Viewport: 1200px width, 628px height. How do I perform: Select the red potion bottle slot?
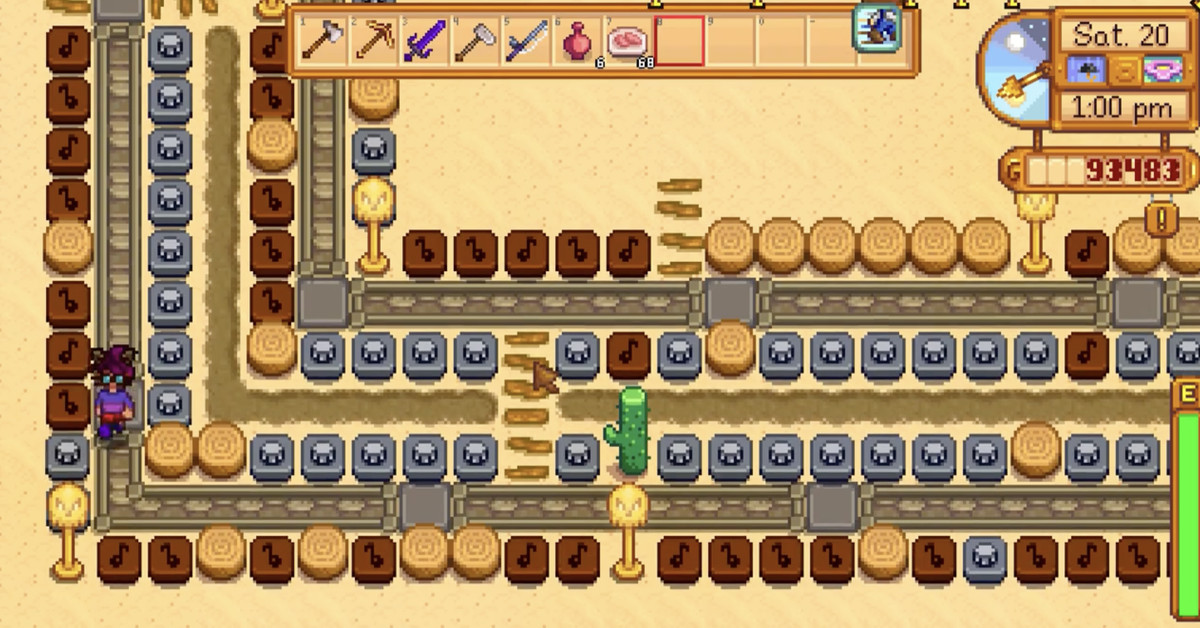click(x=578, y=41)
